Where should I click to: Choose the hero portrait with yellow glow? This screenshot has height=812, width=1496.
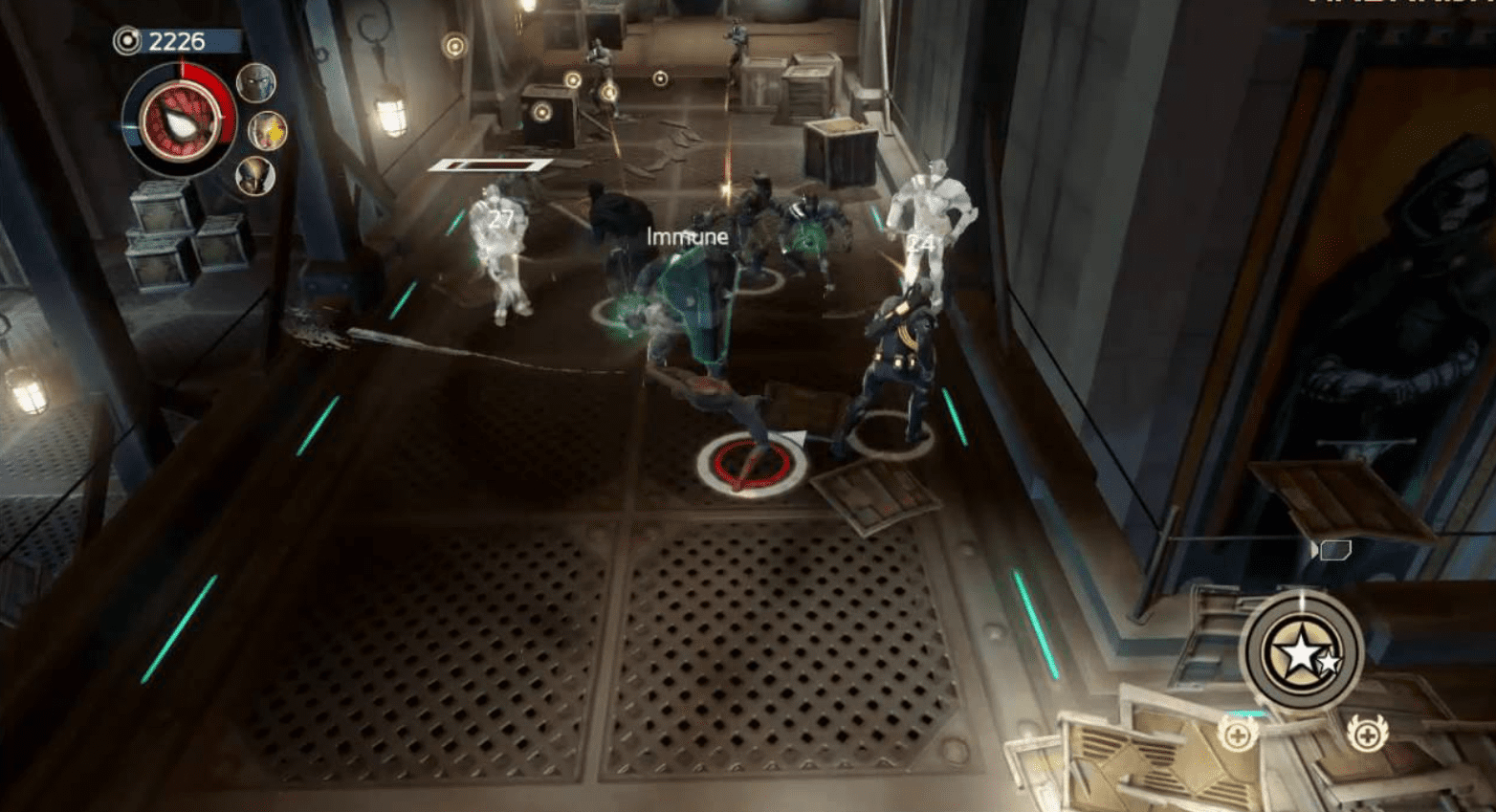coord(268,130)
